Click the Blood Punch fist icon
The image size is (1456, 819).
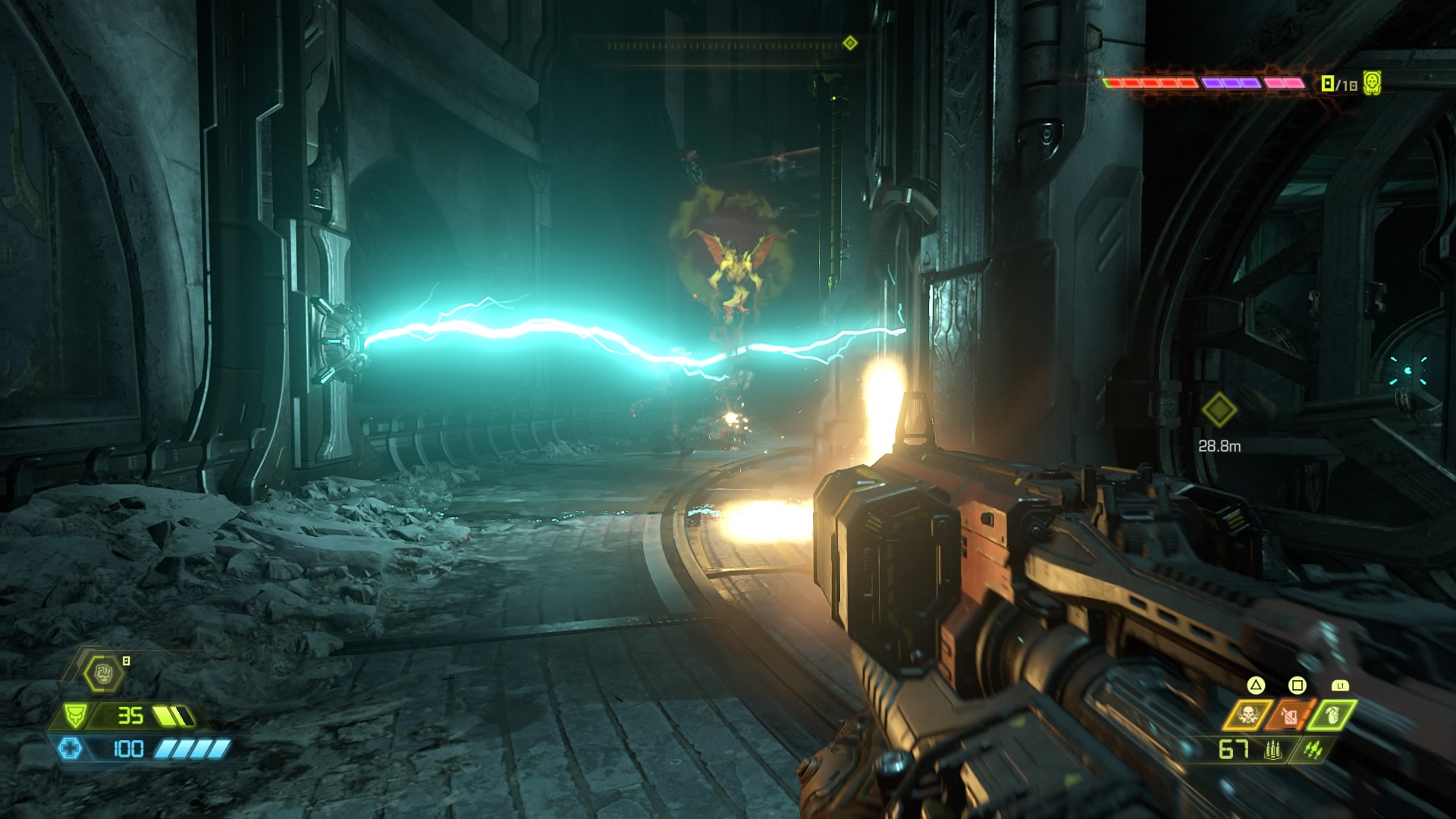[104, 673]
